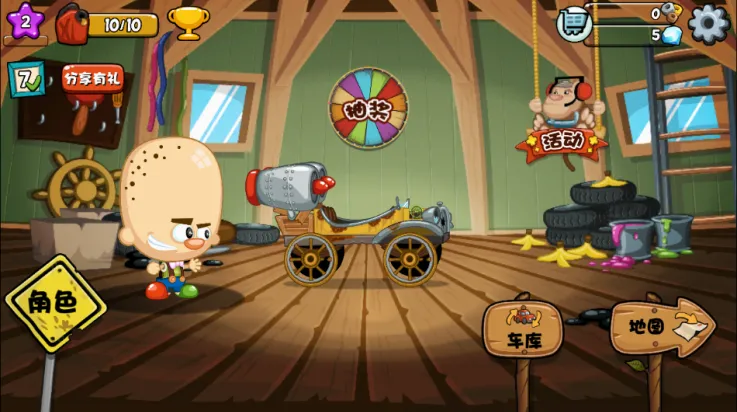Go to the 地图 map arrow sign
The image size is (737, 412).
(x=659, y=327)
